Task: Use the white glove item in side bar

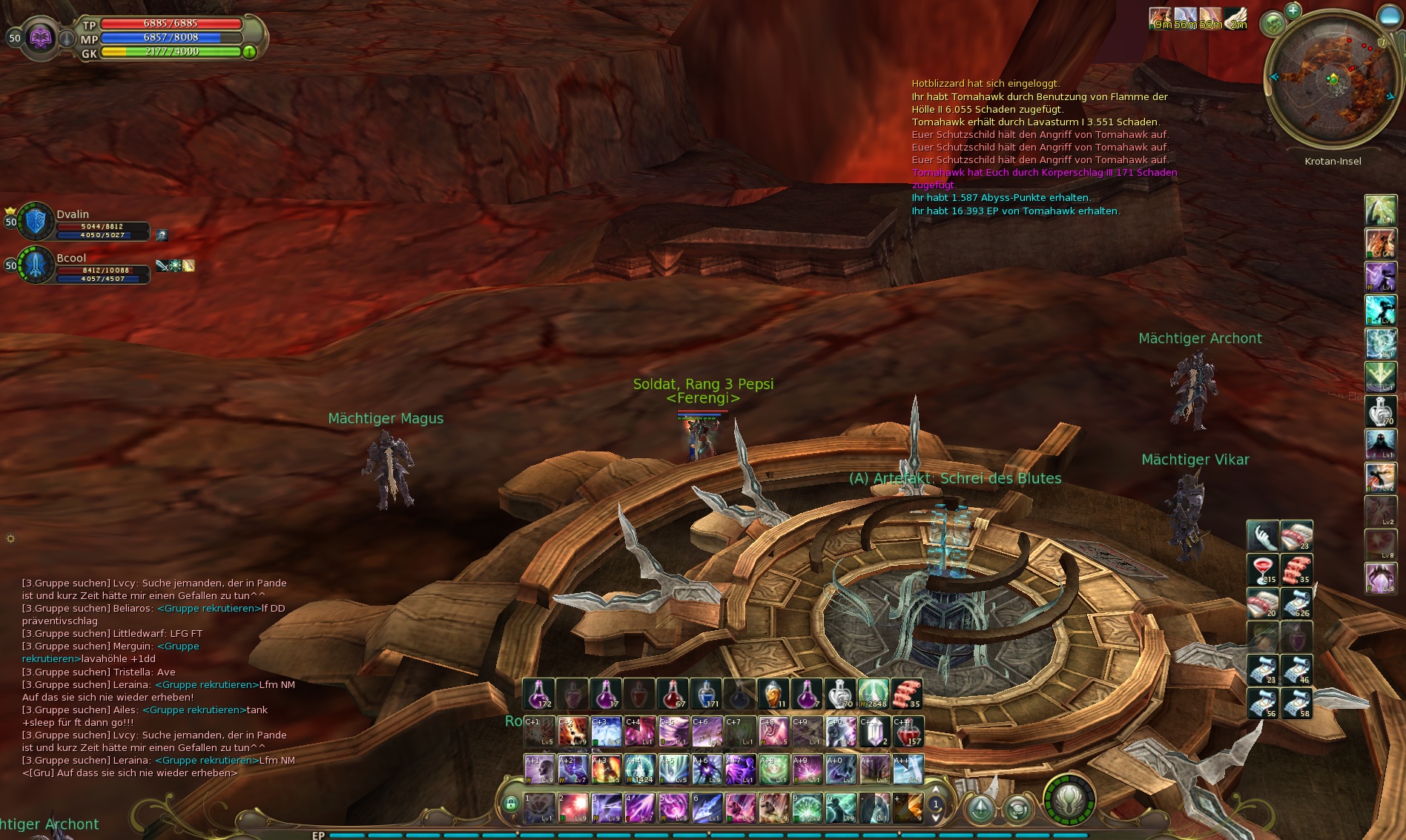Action: click(1262, 535)
